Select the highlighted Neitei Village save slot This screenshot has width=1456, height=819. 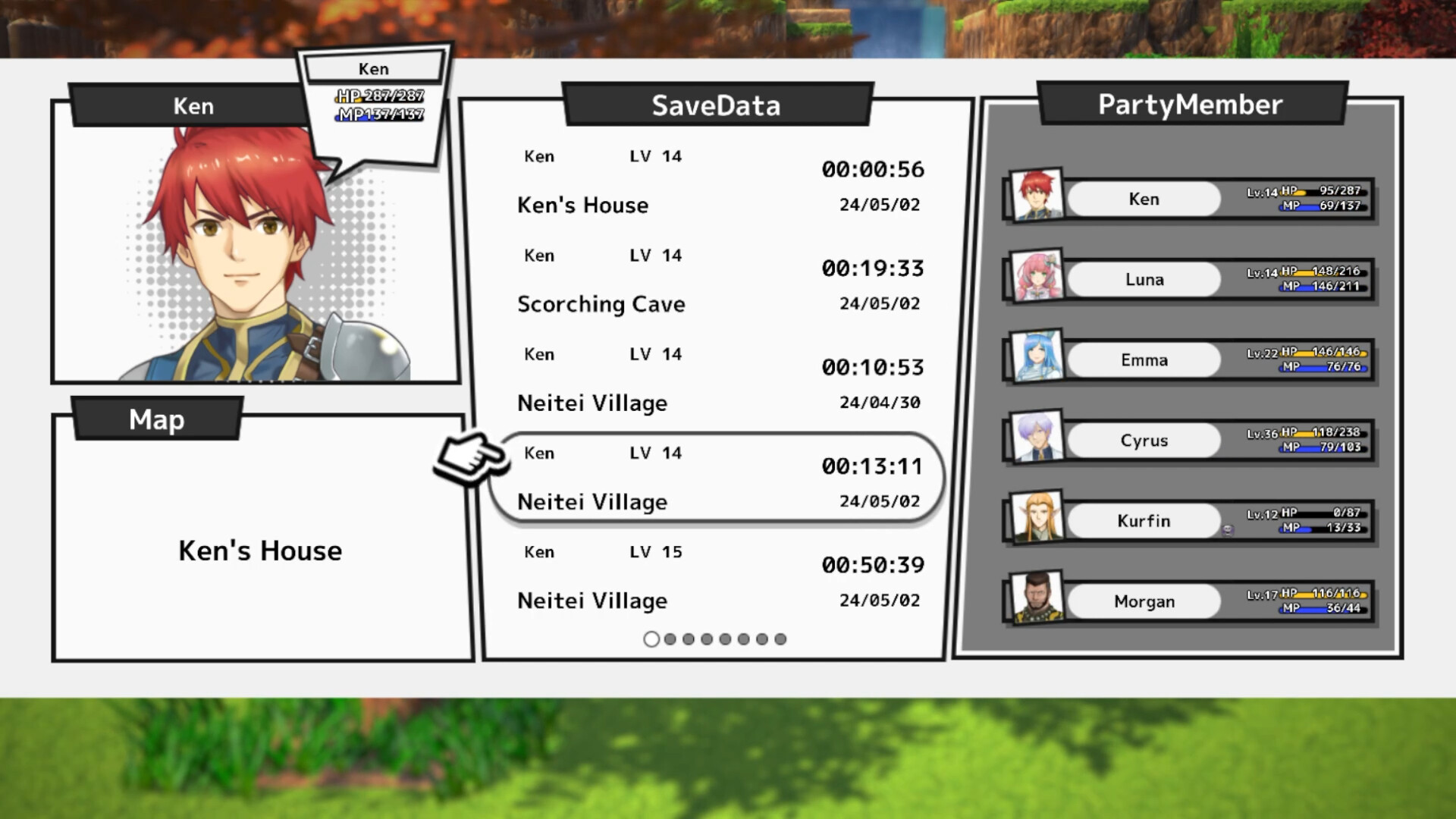tap(717, 478)
